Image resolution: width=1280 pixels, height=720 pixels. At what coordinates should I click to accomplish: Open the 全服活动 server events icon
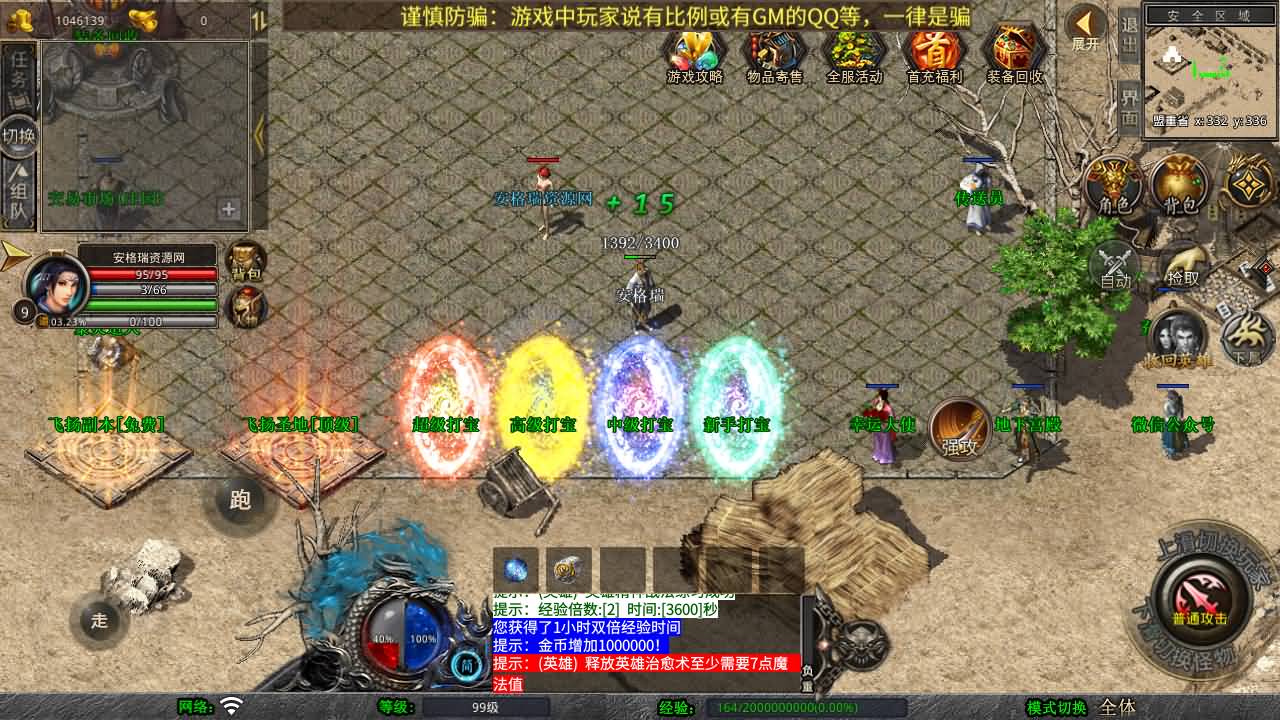pyautogui.click(x=855, y=50)
